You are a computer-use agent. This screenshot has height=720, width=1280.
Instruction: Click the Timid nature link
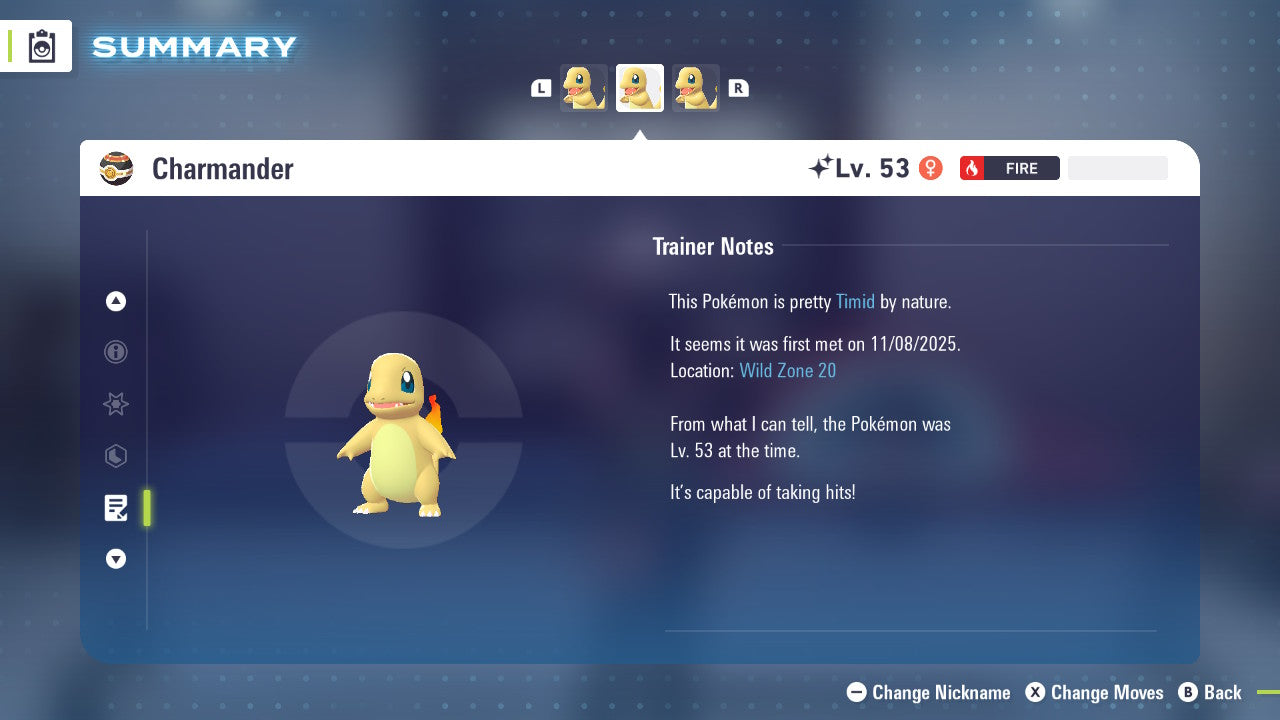point(855,301)
